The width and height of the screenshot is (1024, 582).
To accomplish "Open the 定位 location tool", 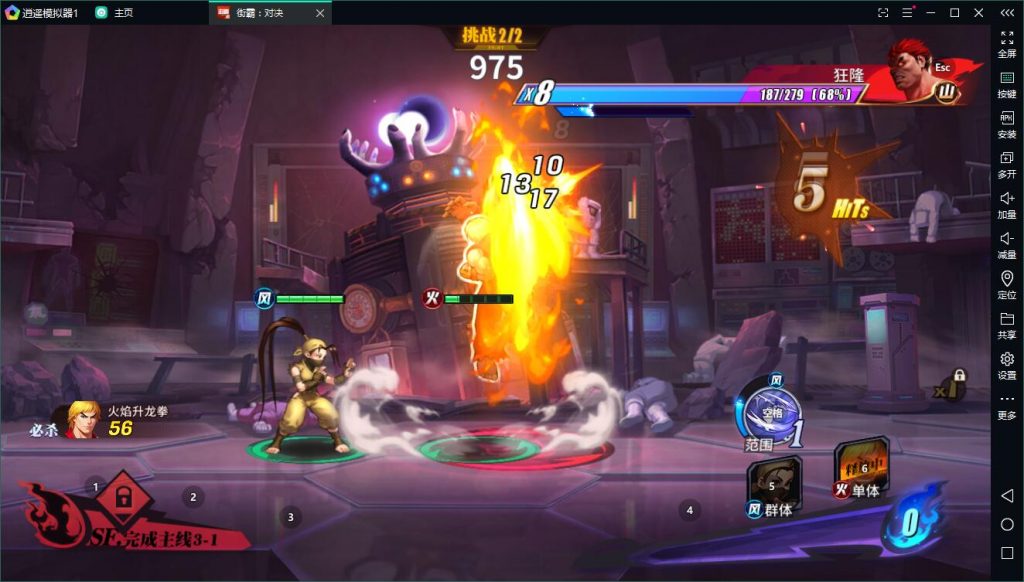I will coord(1007,284).
